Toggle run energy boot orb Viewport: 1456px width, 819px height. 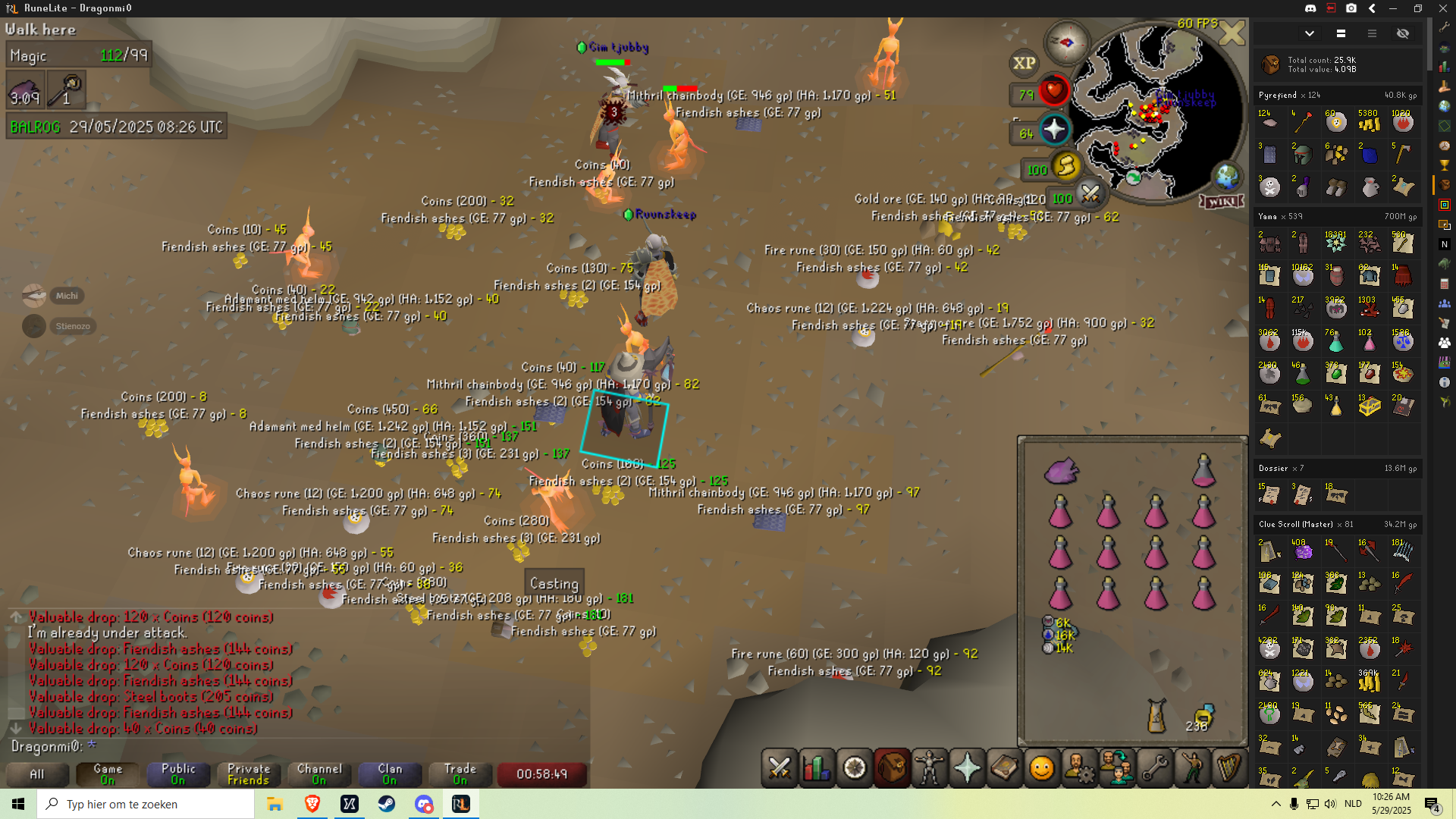point(1066,166)
